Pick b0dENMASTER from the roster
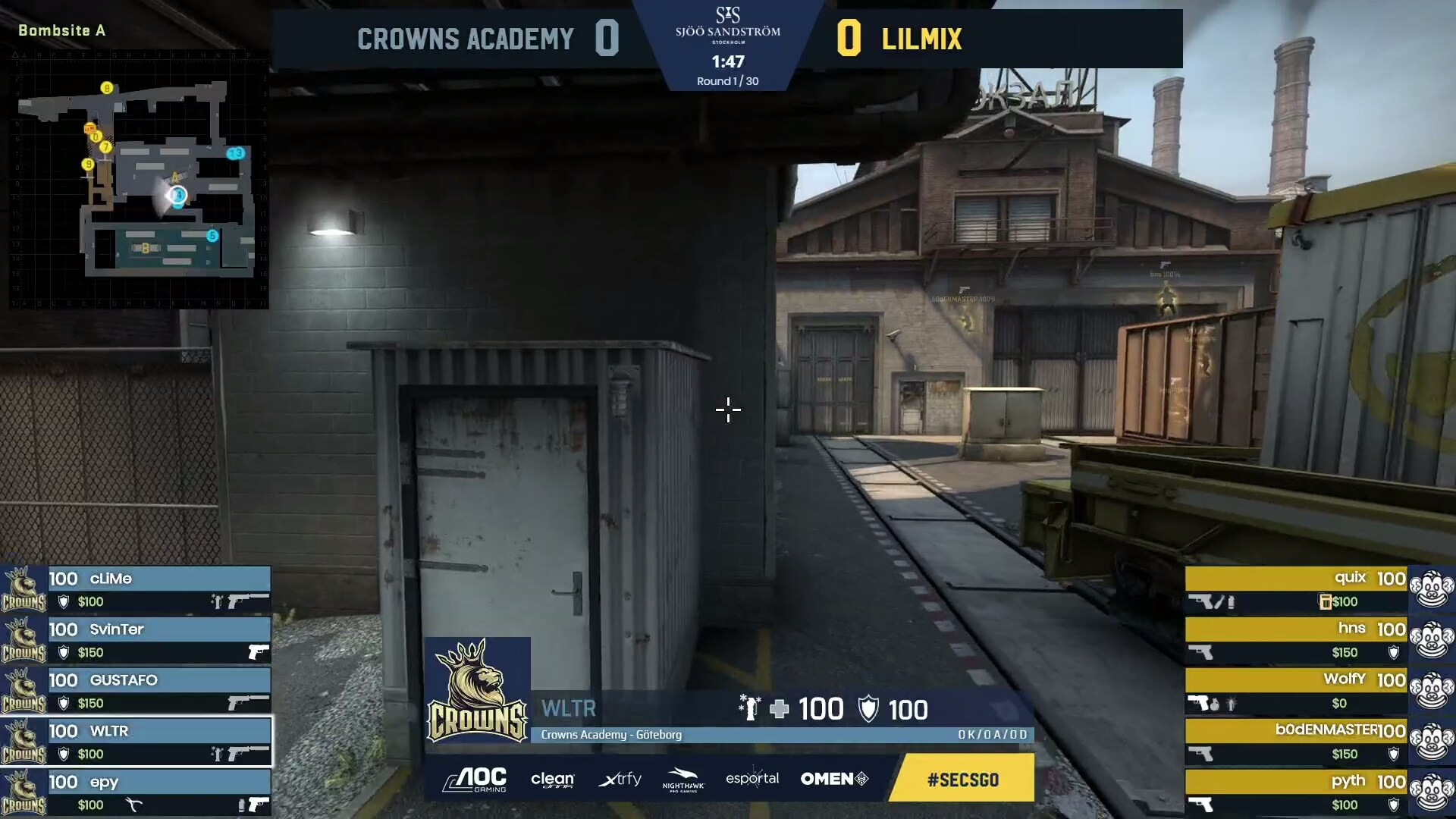The width and height of the screenshot is (1456, 819). point(1296,741)
